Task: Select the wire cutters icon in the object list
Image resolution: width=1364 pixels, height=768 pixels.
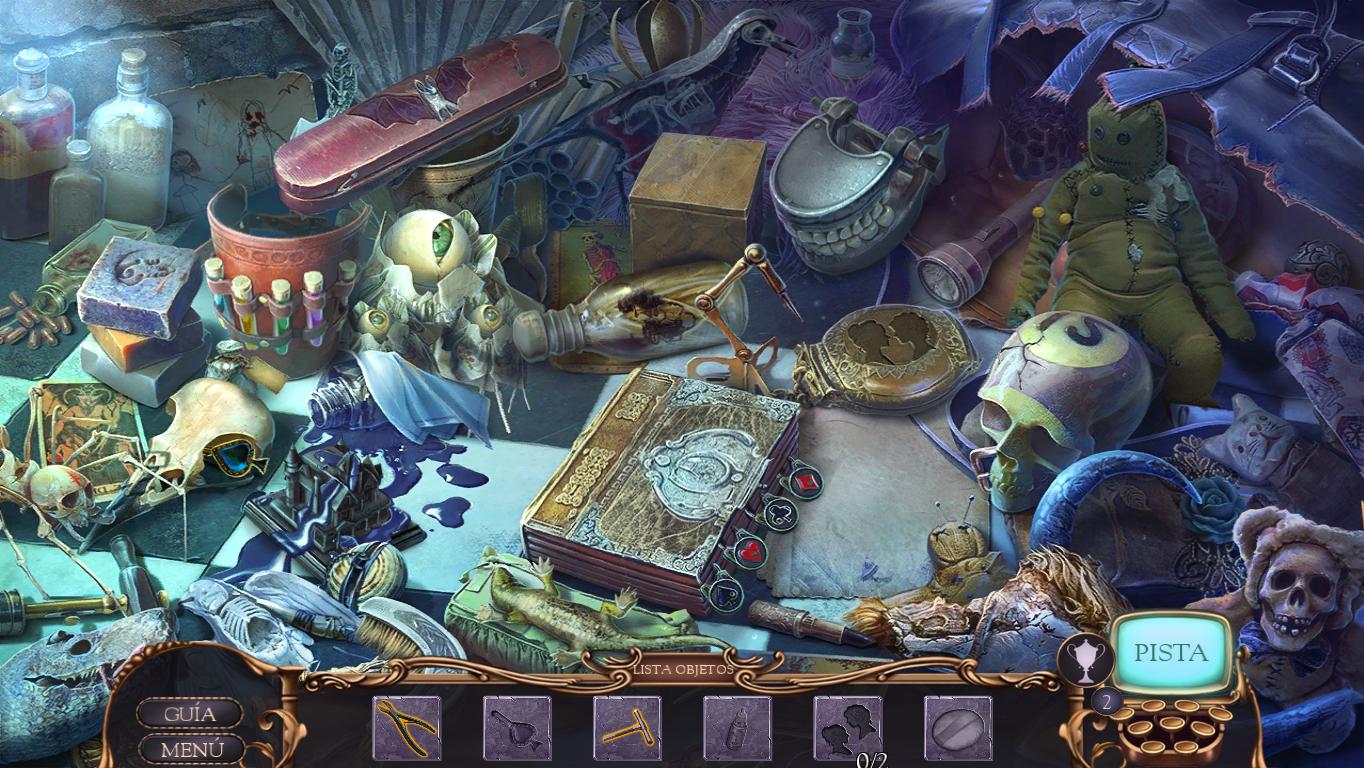Action: [x=407, y=729]
